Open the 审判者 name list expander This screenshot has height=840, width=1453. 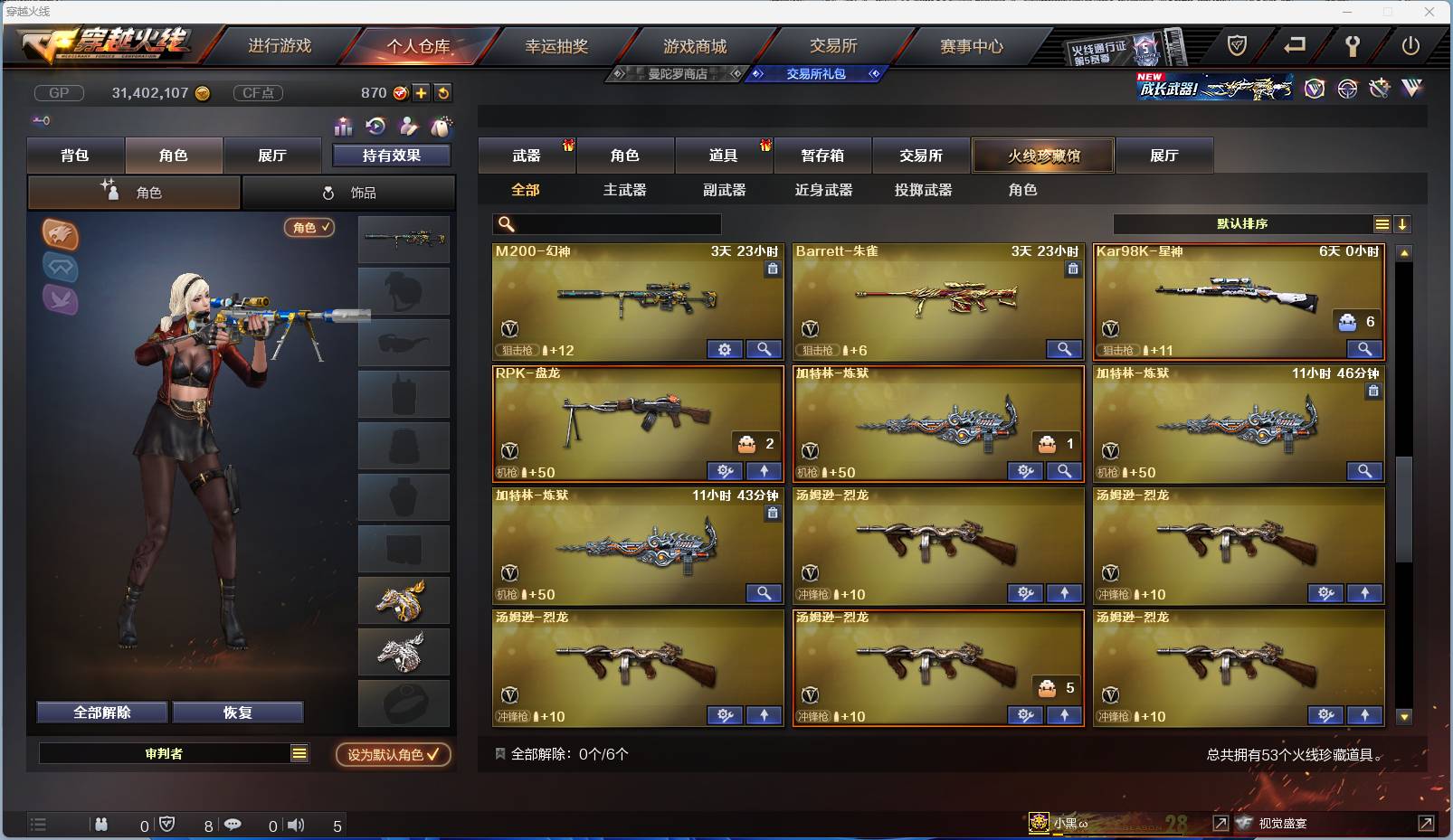[x=300, y=752]
